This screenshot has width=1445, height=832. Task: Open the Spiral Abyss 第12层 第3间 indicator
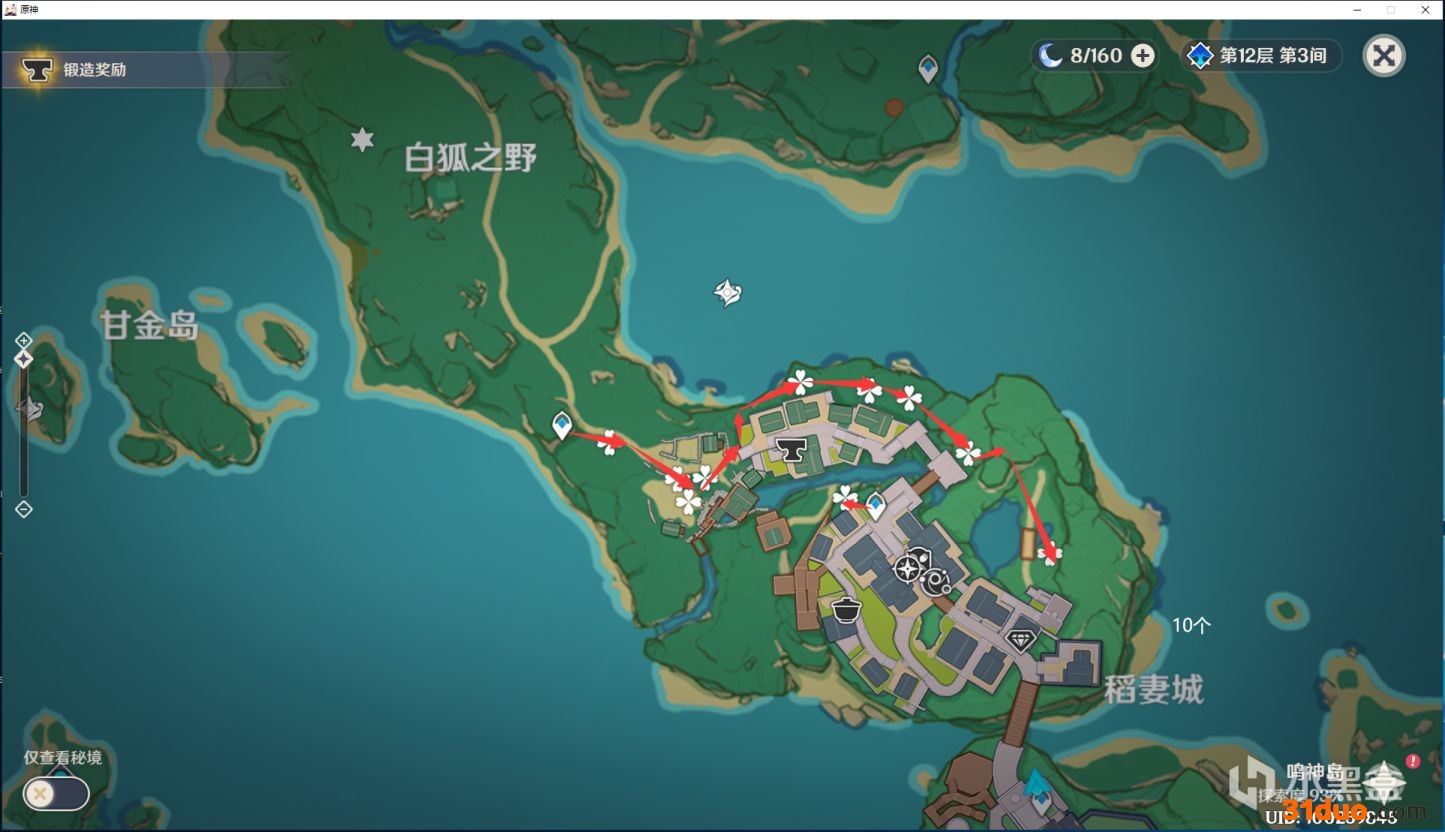coord(1260,56)
